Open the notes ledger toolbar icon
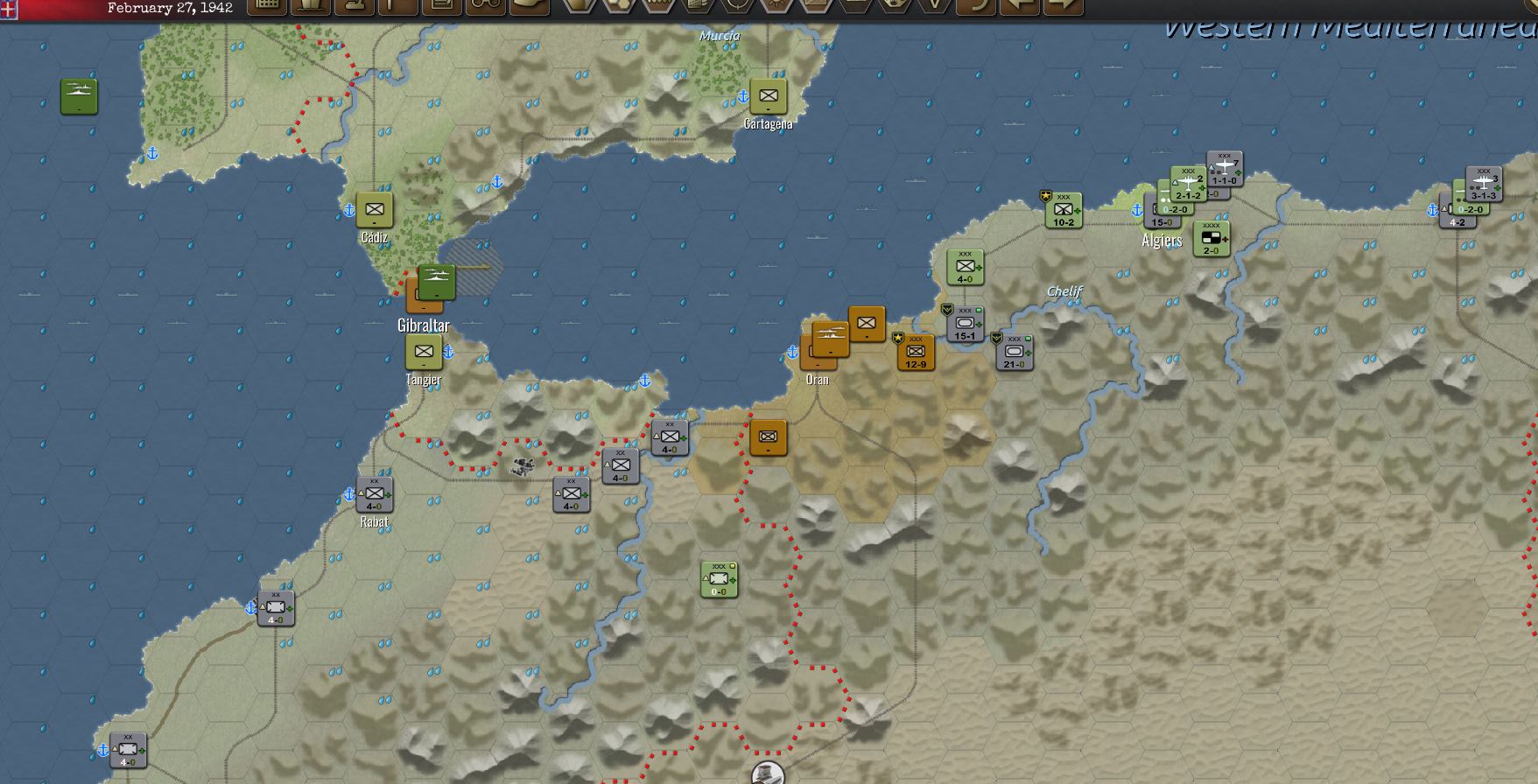The image size is (1538, 784). click(442, 7)
